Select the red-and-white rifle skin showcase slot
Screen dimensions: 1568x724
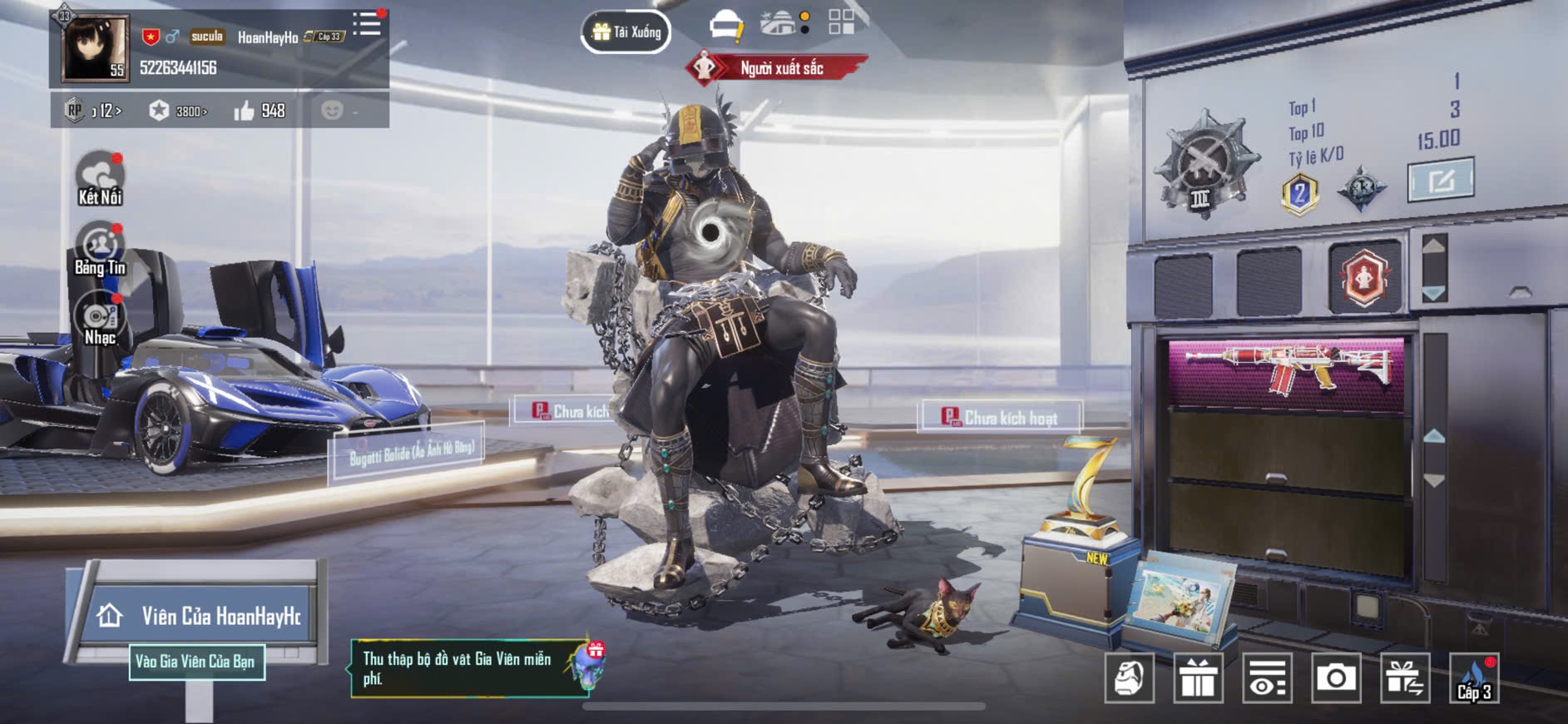1286,371
